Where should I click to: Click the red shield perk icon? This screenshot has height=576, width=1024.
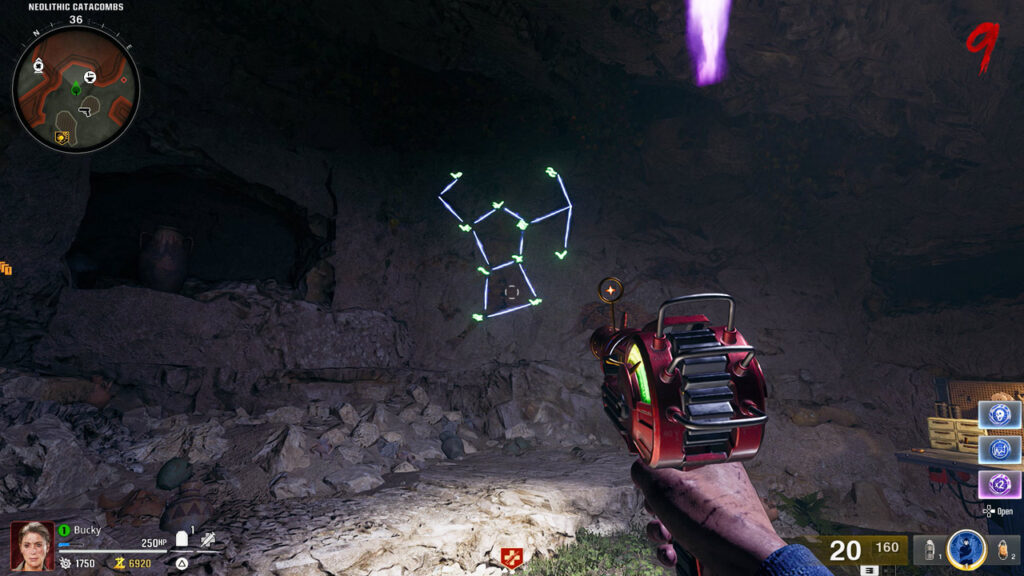(511, 558)
